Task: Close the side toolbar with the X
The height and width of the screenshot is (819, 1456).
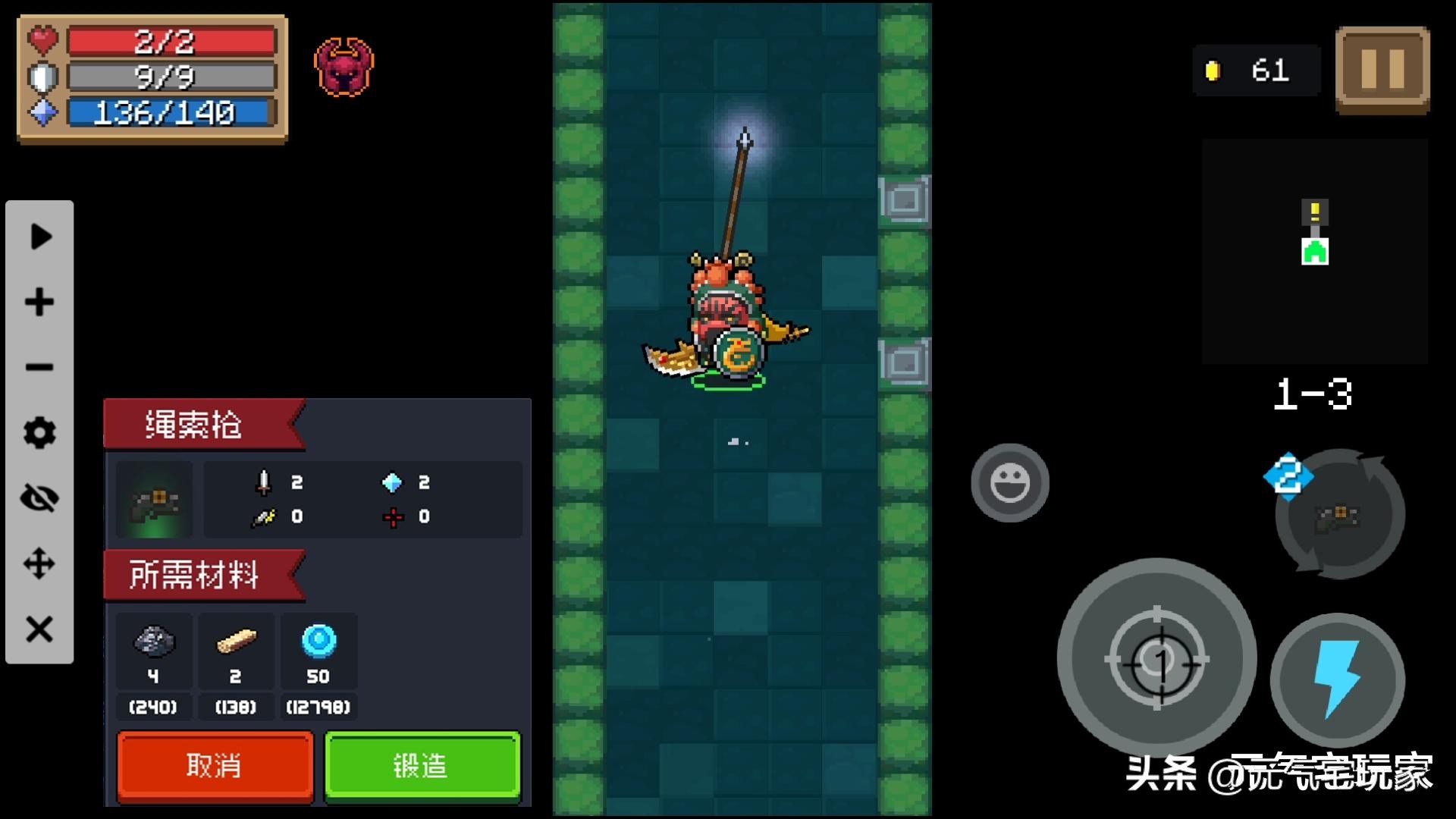Action: pos(39,629)
